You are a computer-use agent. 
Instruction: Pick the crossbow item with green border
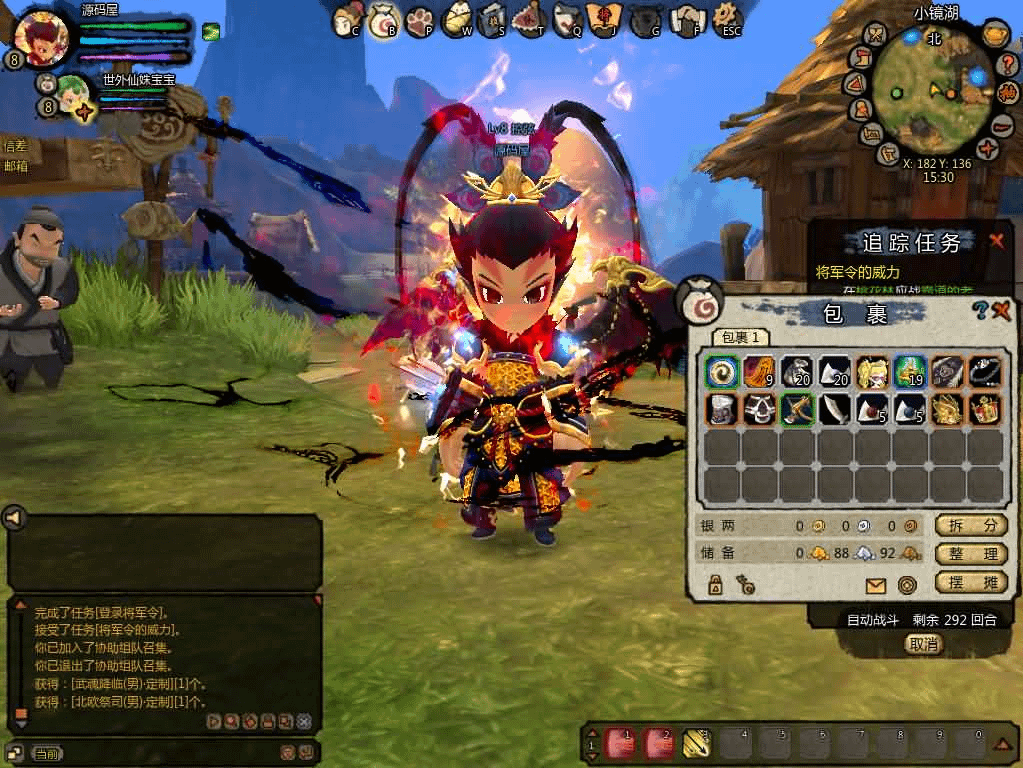[x=796, y=410]
